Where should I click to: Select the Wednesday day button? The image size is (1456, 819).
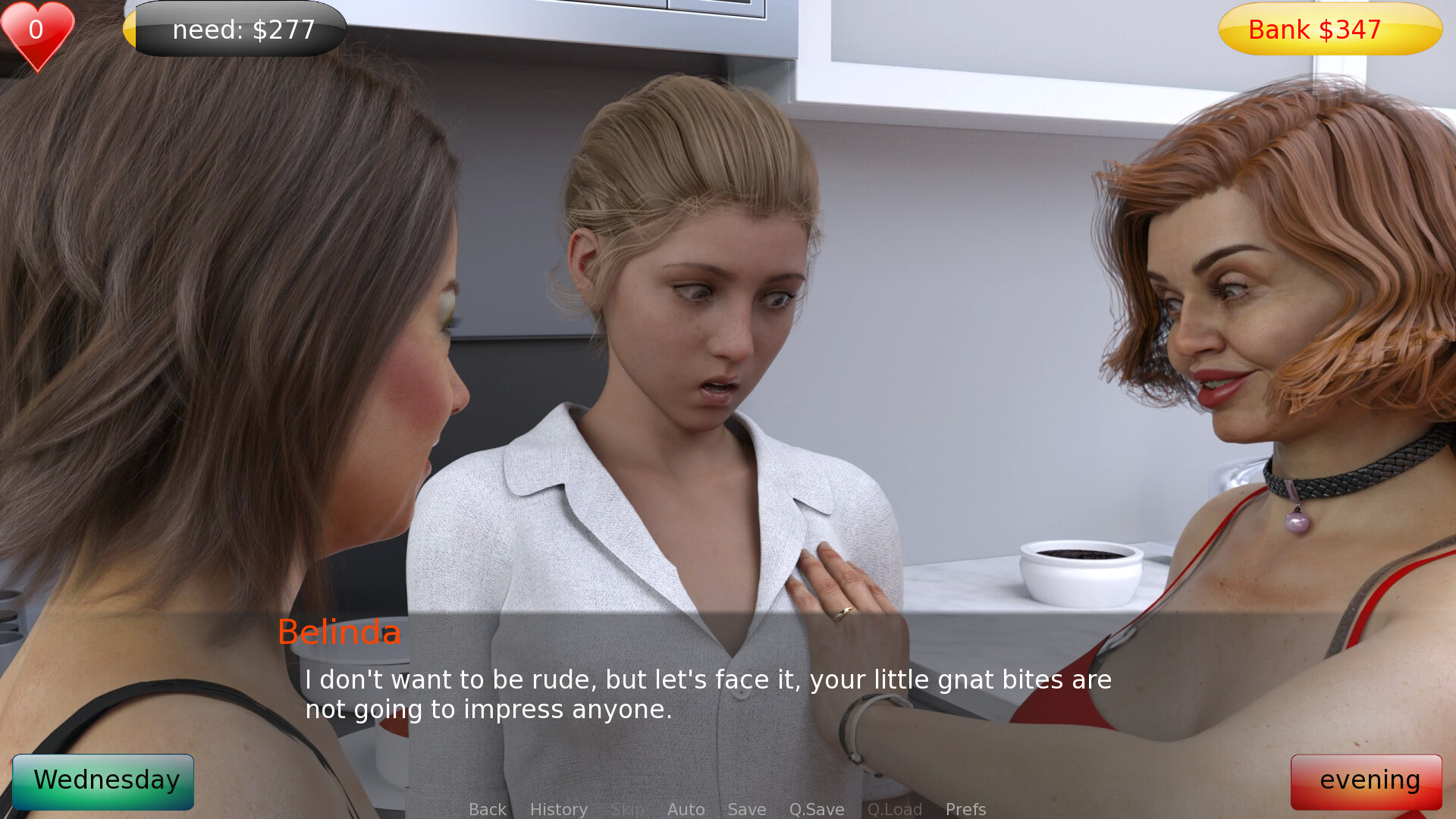click(x=103, y=781)
